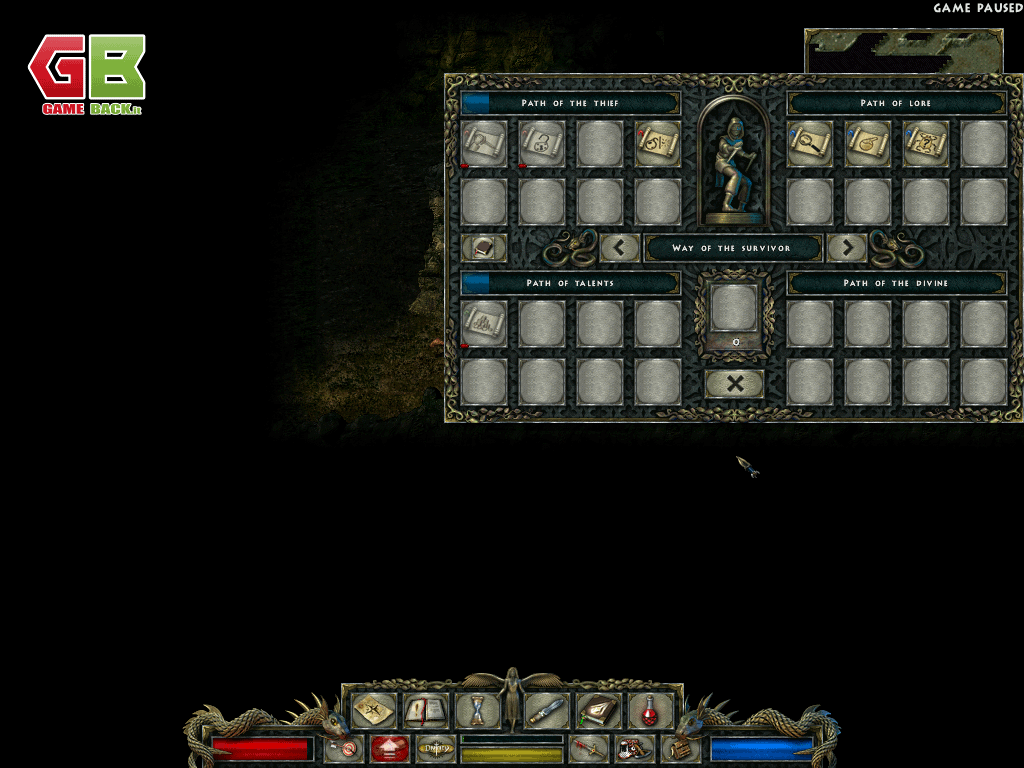This screenshot has width=1024, height=768.
Task: Open the map from the bottom bar
Action: click(x=374, y=711)
